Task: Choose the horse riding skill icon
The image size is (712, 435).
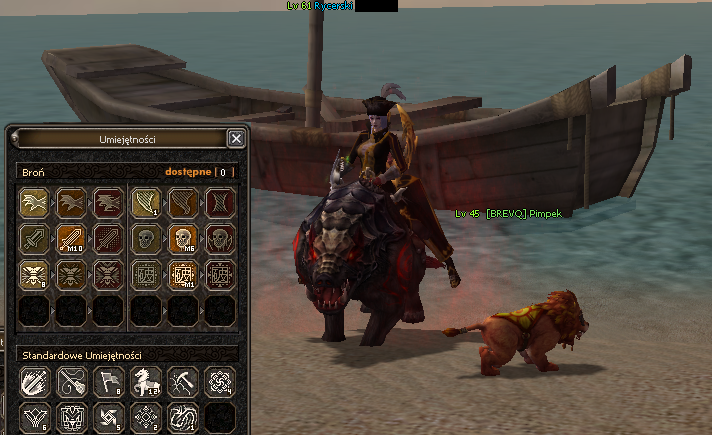Action: (145, 382)
